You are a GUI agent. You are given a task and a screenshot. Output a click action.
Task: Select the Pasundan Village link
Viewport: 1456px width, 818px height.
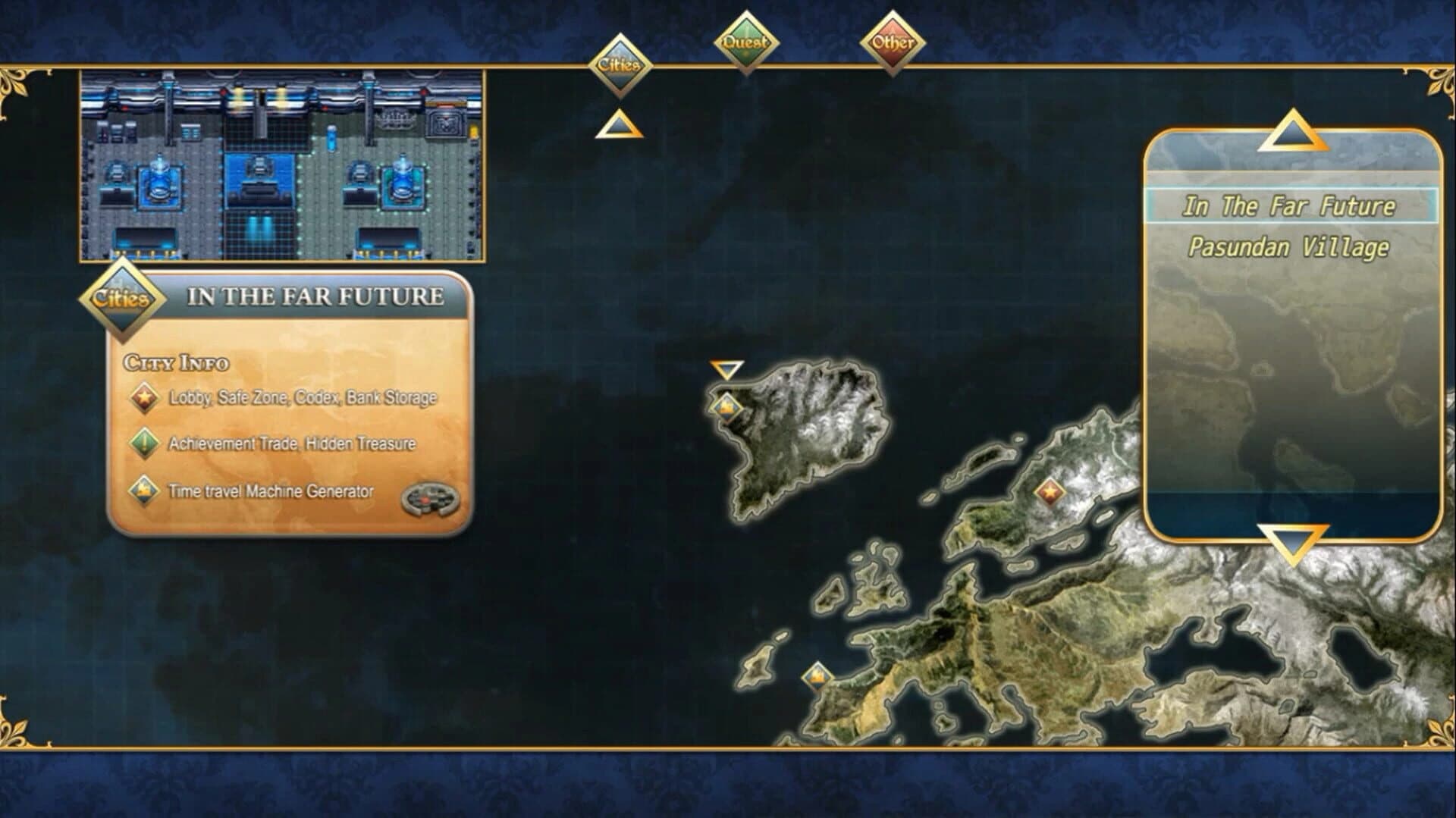pyautogui.click(x=1288, y=248)
